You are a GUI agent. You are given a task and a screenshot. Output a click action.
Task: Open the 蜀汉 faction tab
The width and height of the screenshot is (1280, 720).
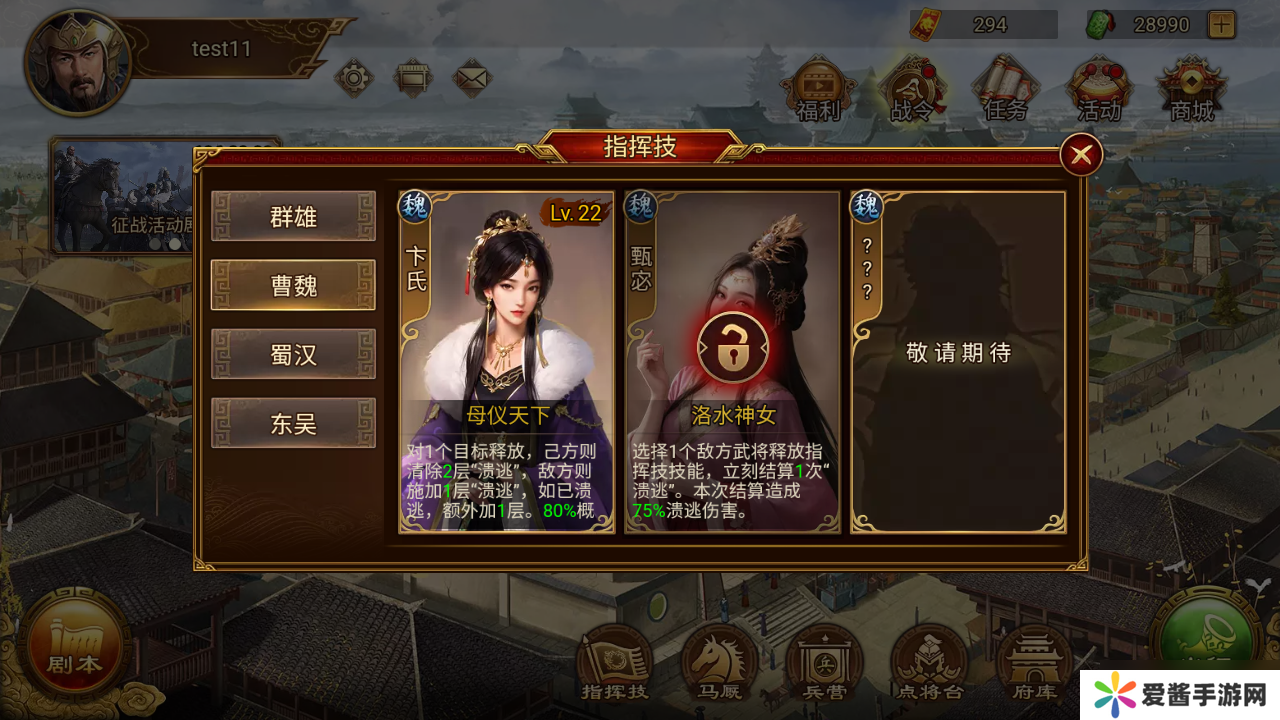(293, 354)
